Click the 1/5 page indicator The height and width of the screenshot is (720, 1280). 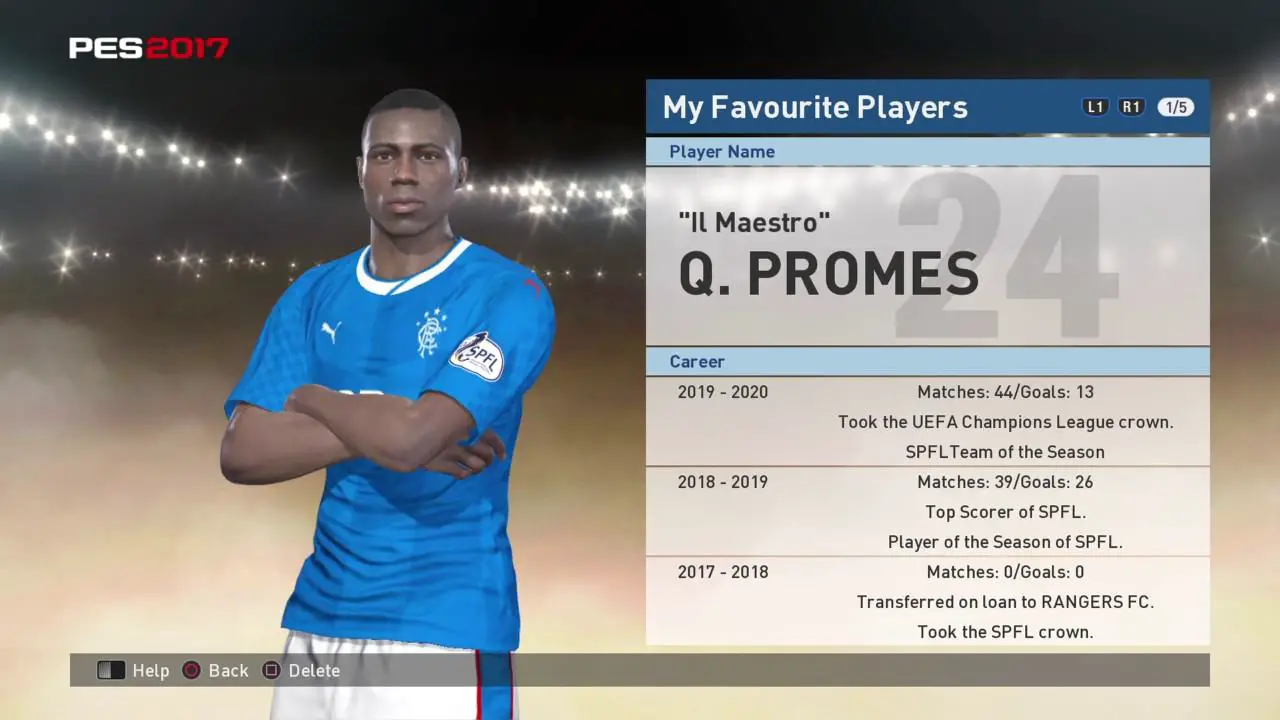pos(1175,106)
